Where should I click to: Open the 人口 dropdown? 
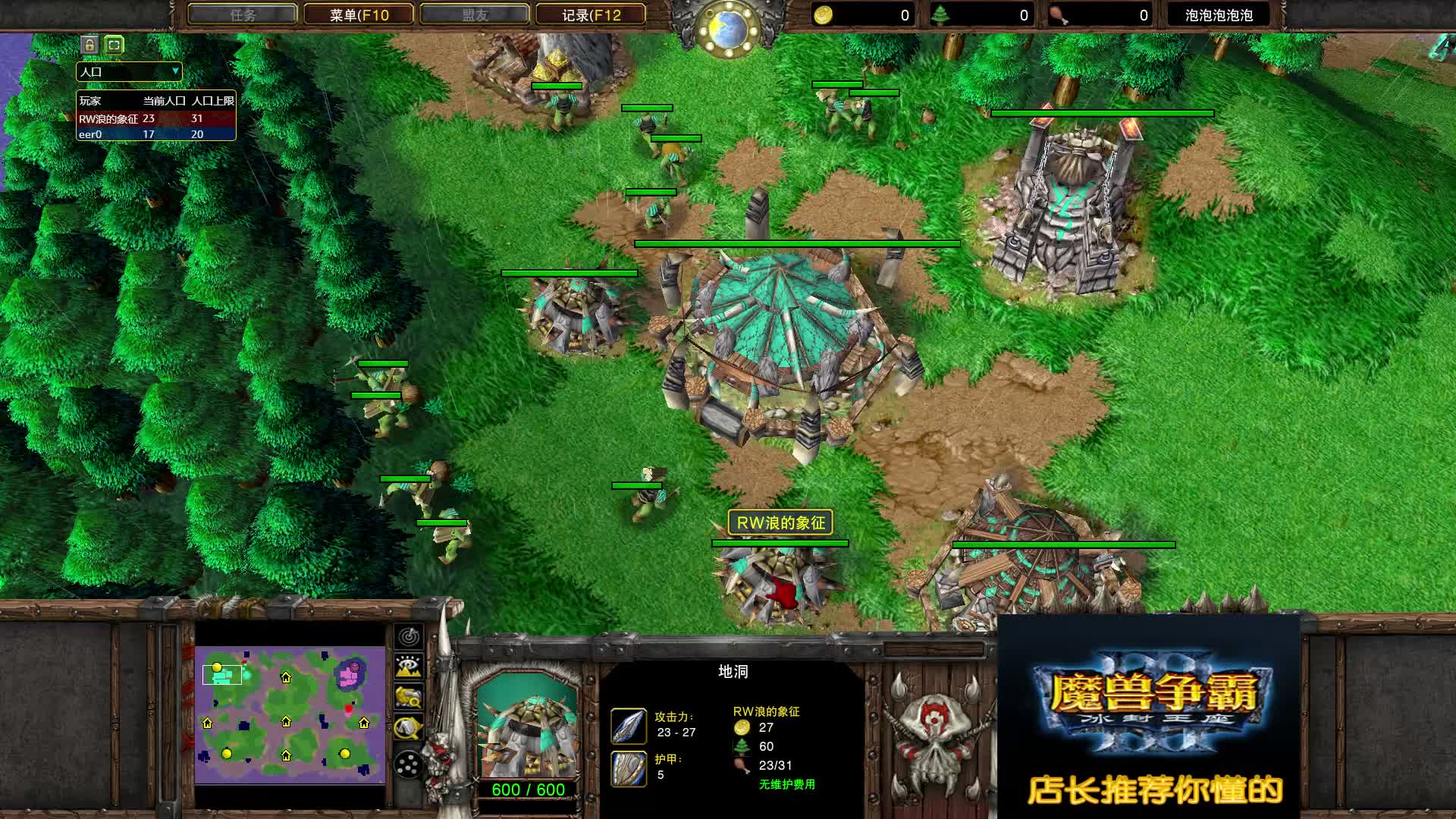(129, 71)
